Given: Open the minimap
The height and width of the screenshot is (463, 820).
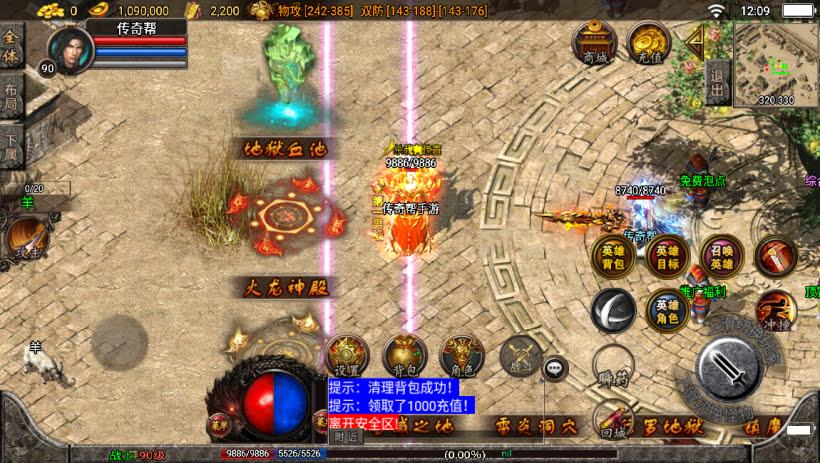Looking at the screenshot, I should coord(776,64).
